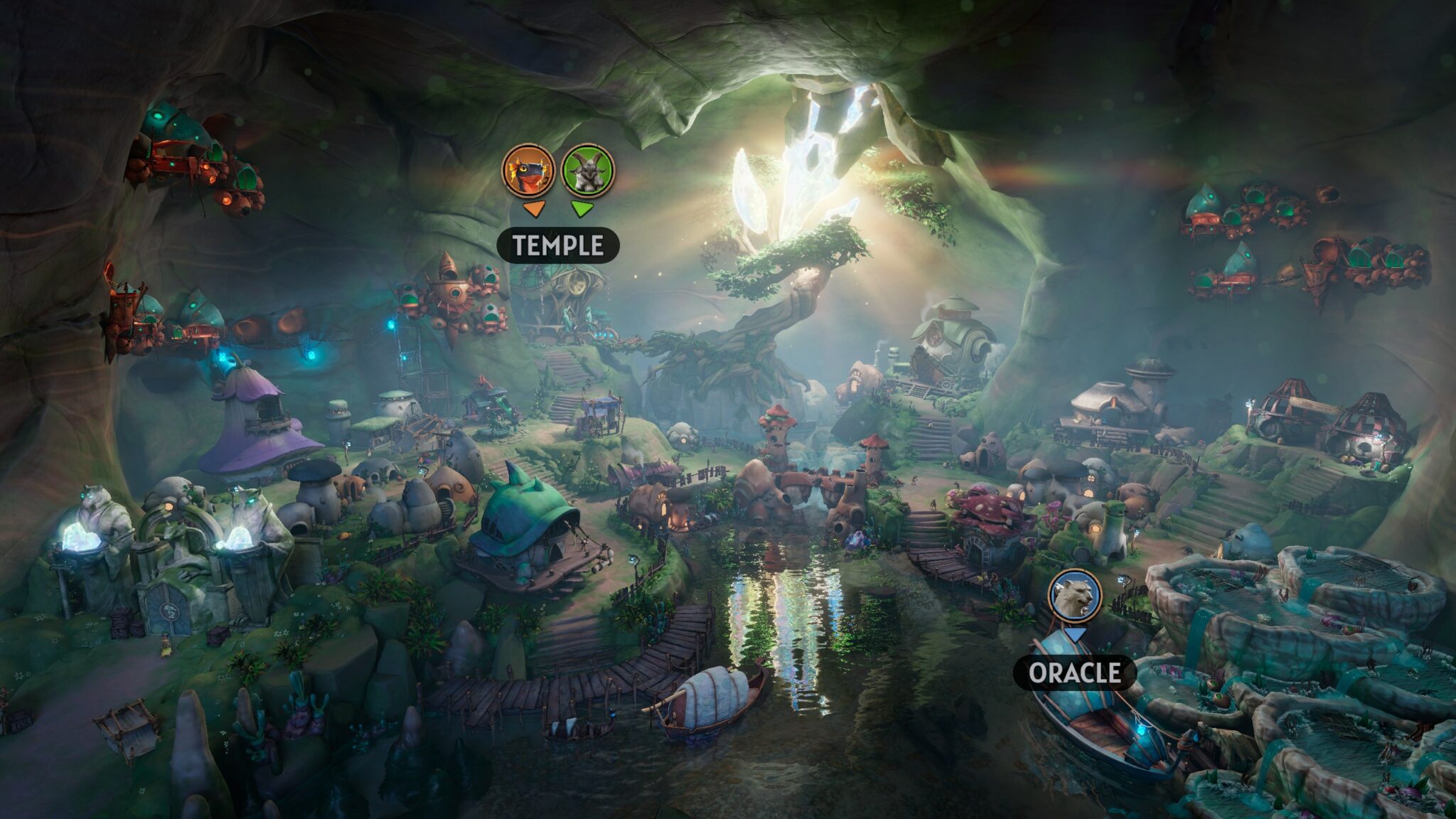This screenshot has height=819, width=1456.
Task: Select the green goat character portrait
Action: [x=588, y=171]
